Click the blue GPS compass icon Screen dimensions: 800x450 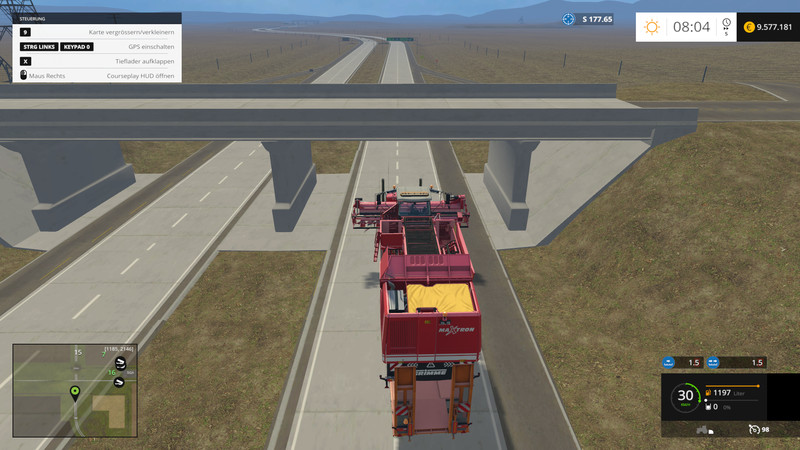pyautogui.click(x=569, y=19)
